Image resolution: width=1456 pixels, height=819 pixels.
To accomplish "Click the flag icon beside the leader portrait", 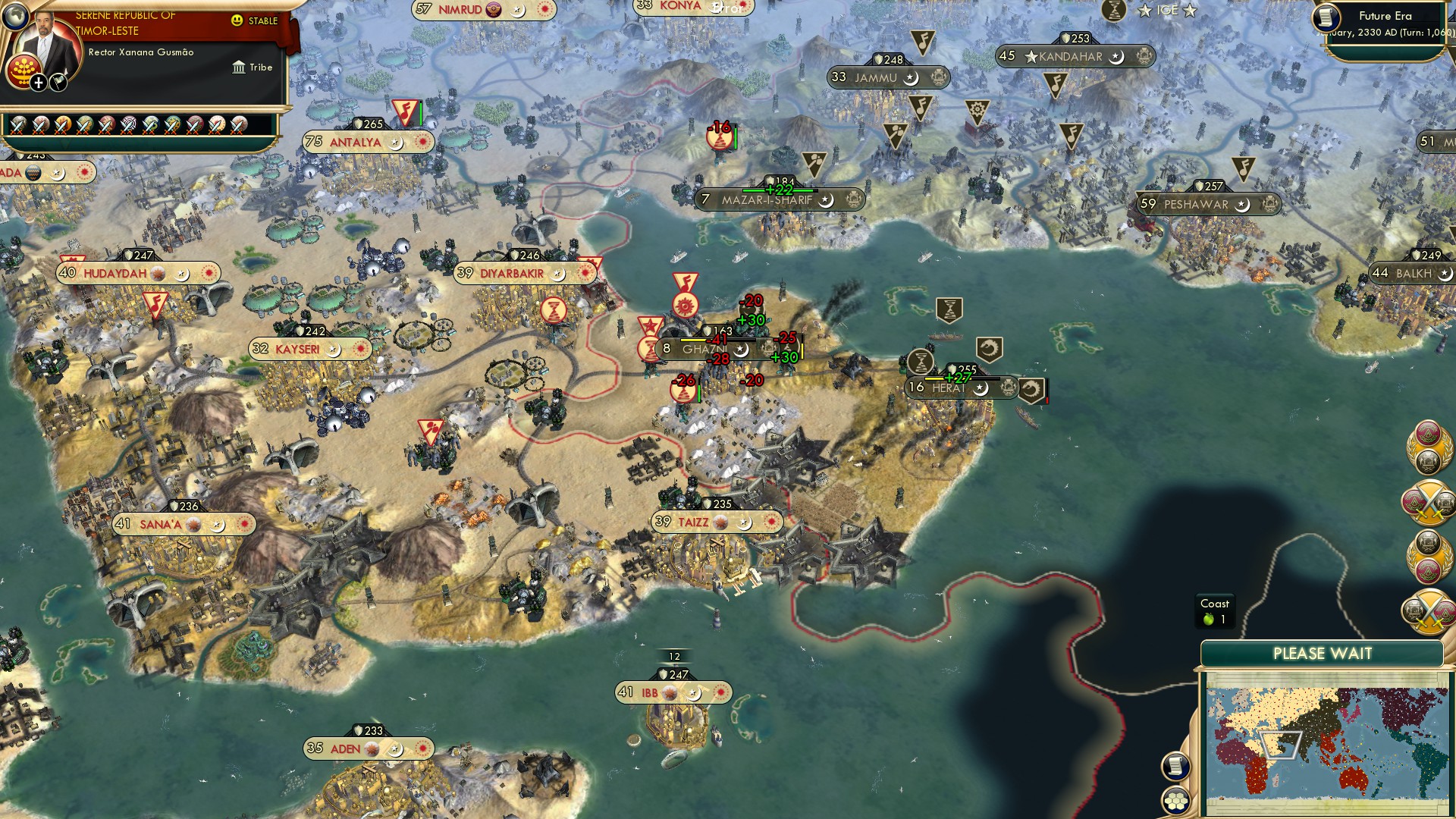I will tap(58, 81).
